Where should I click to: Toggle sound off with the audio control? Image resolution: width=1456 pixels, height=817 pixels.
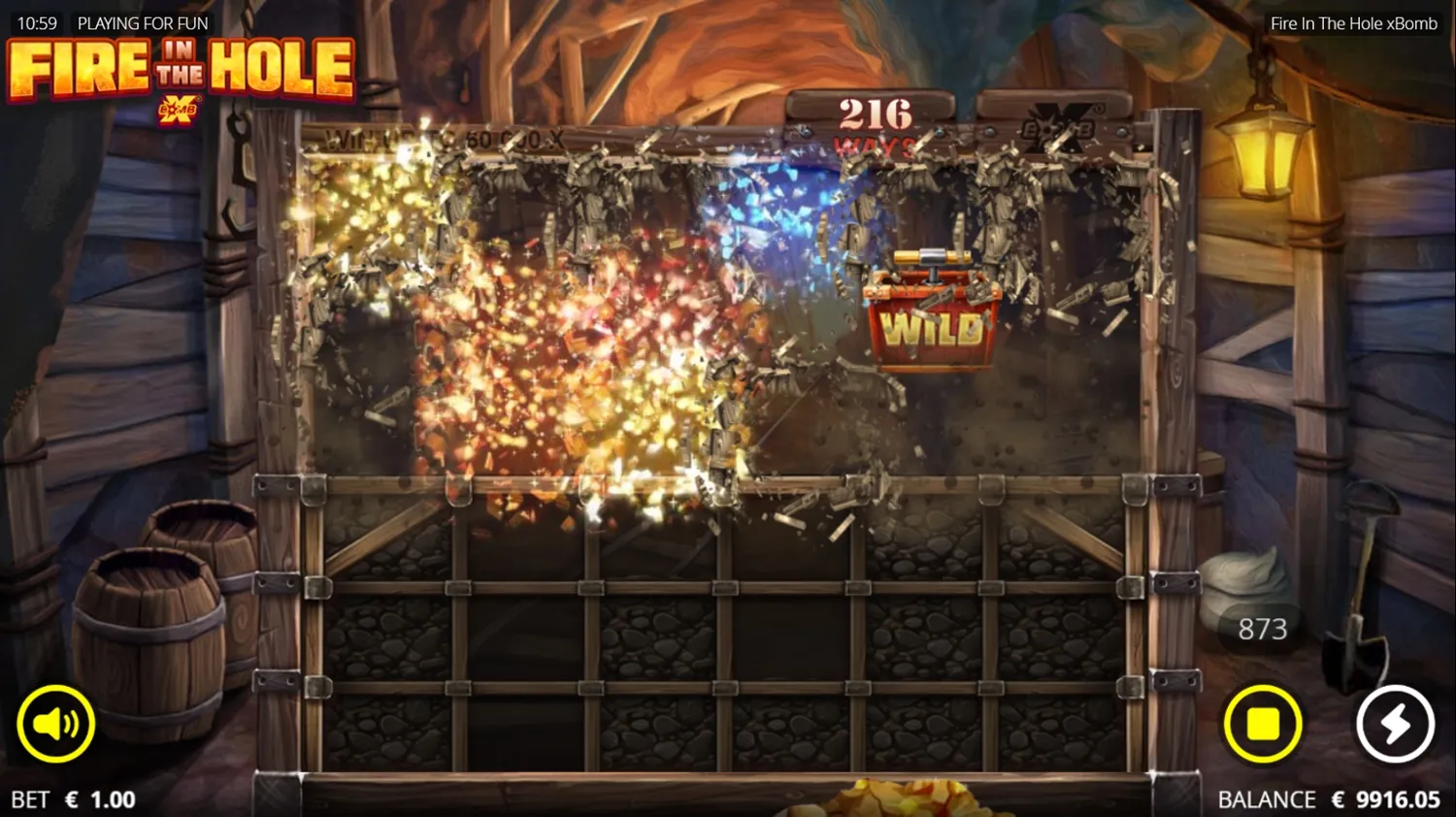point(55,723)
